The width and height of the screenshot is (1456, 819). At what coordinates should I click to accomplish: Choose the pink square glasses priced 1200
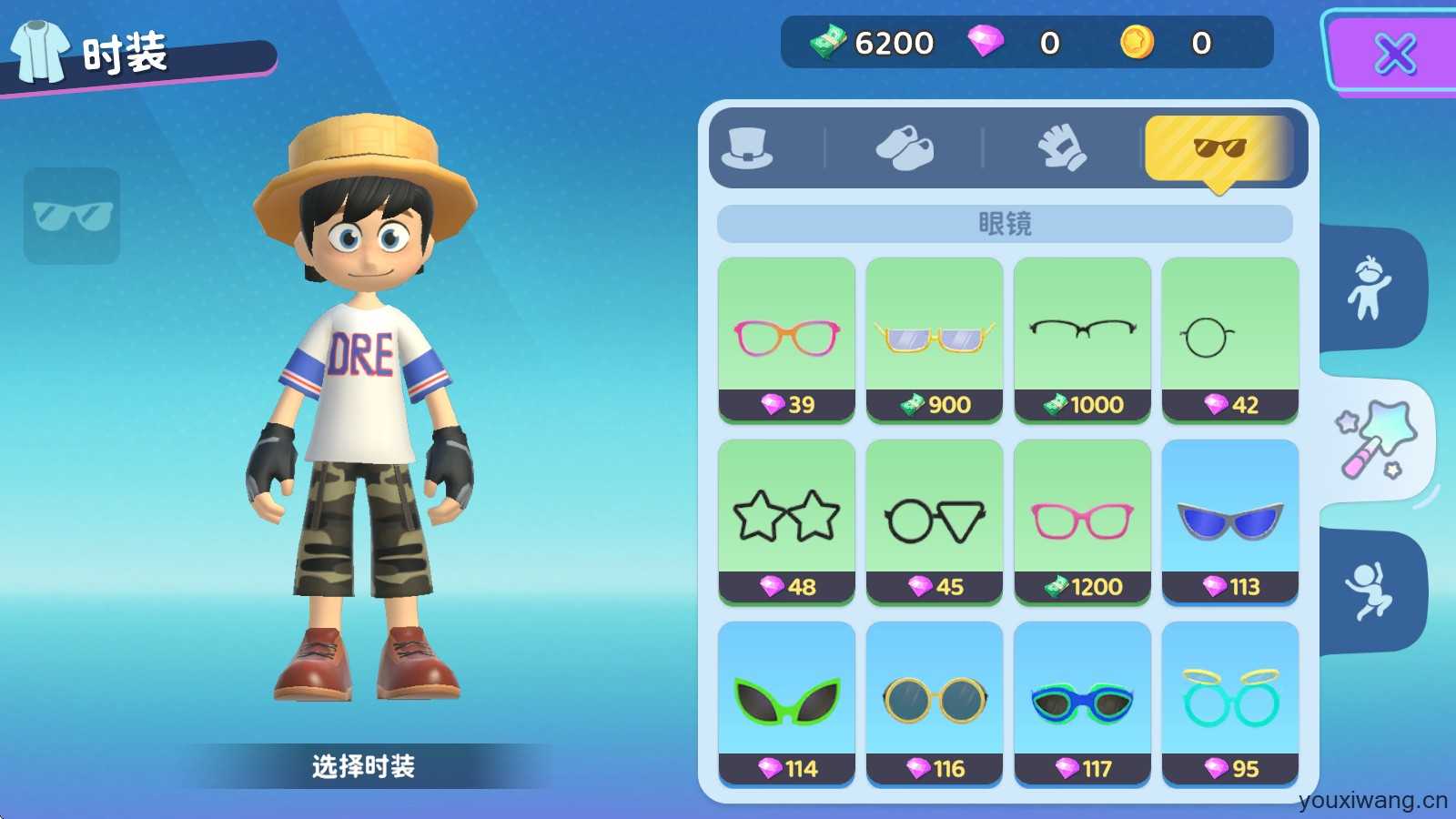(1082, 521)
